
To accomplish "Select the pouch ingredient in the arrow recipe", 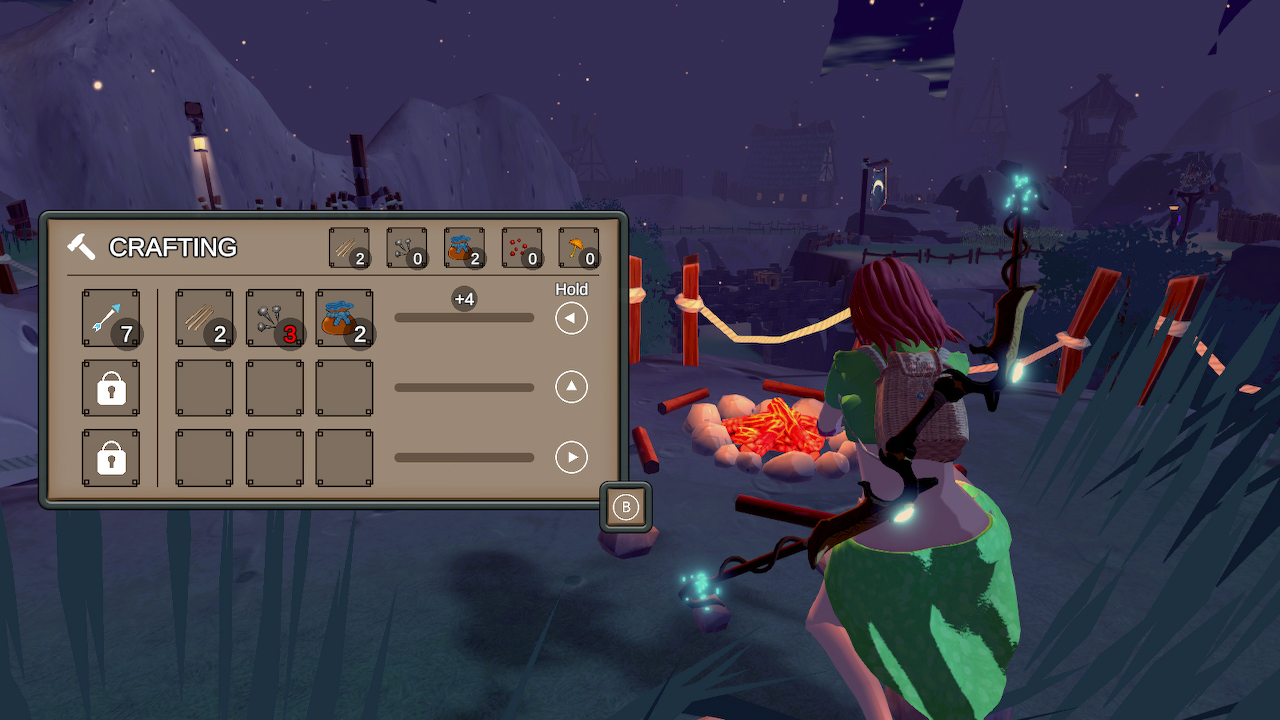I will point(344,317).
